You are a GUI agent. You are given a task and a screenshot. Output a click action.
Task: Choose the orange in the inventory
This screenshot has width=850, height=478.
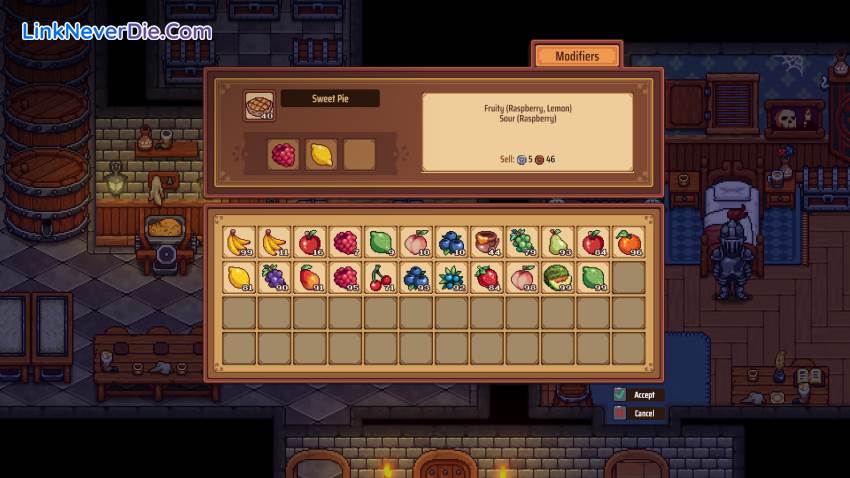628,243
